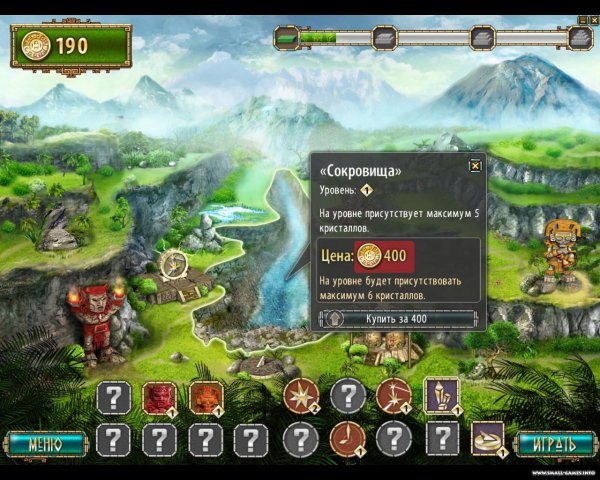Choose the compass star upgrade icon
Viewport: 600px width, 480px height.
point(299,396)
